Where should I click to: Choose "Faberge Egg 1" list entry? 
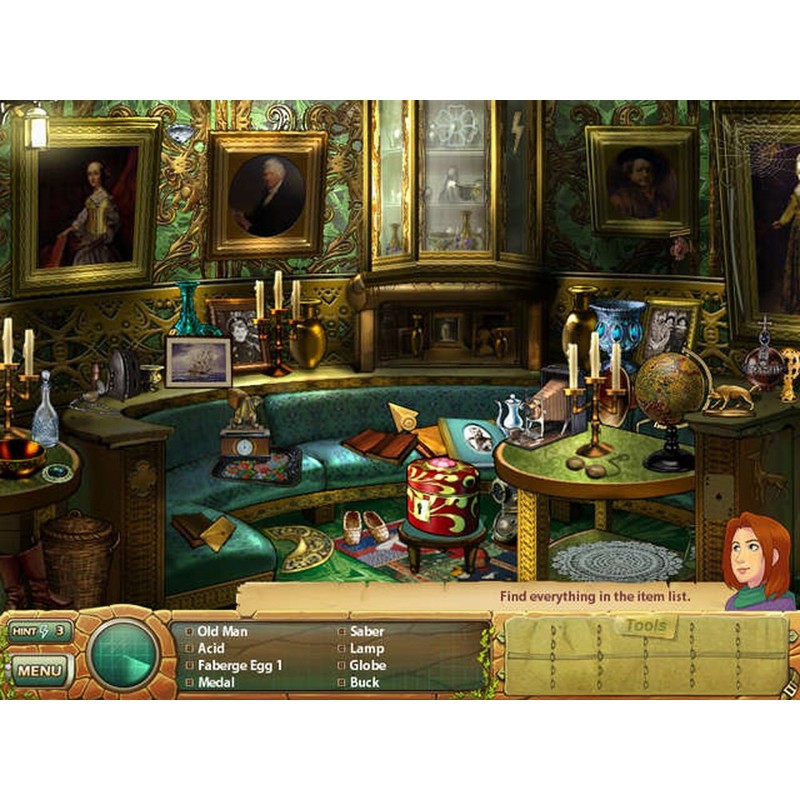240,666
